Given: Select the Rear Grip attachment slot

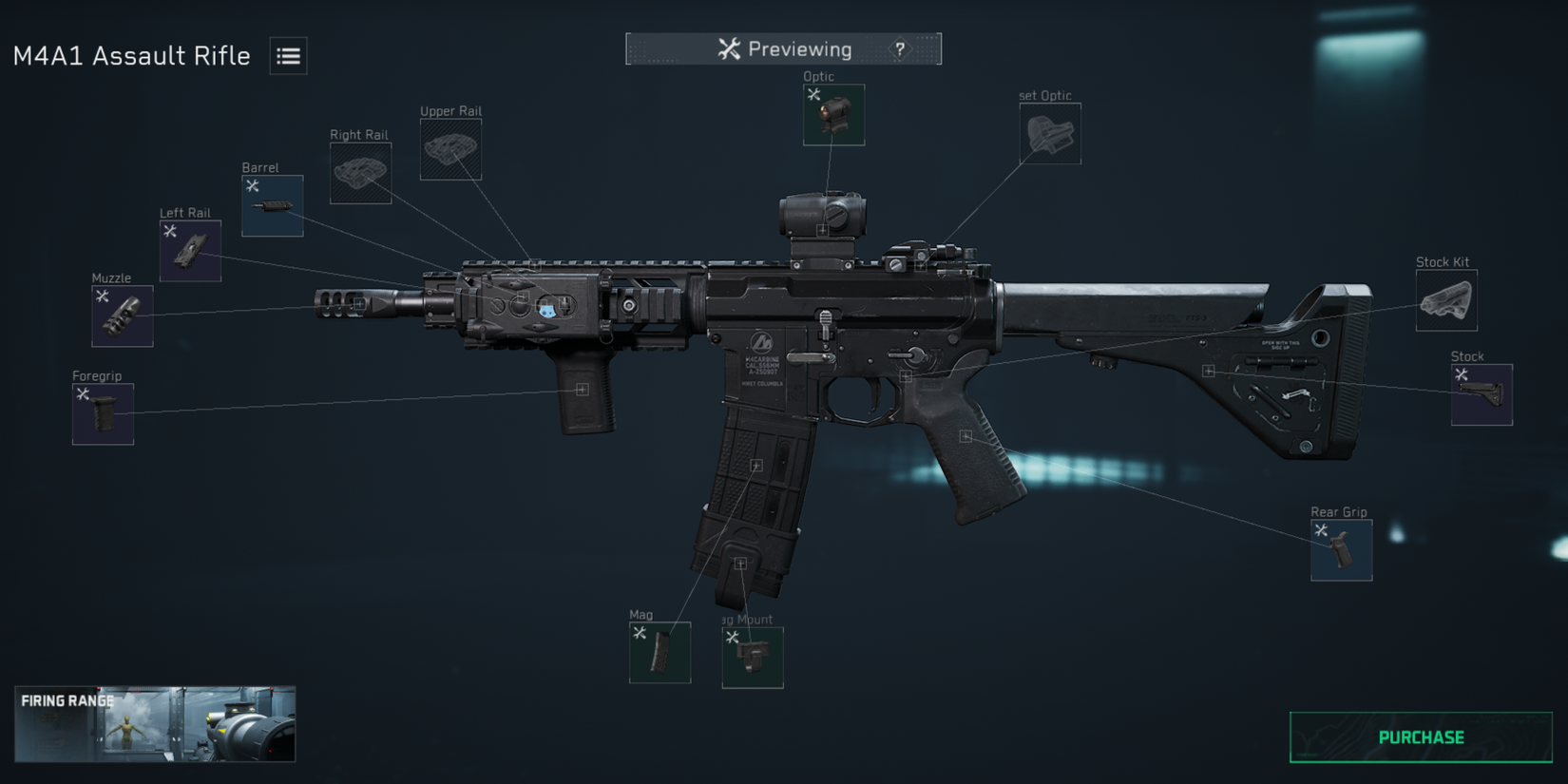Looking at the screenshot, I should [1341, 551].
